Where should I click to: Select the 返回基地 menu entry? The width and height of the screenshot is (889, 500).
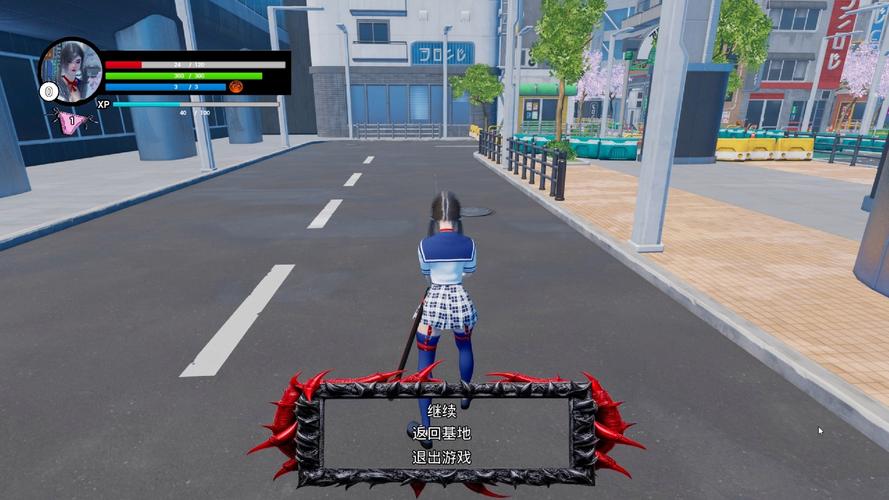click(441, 434)
